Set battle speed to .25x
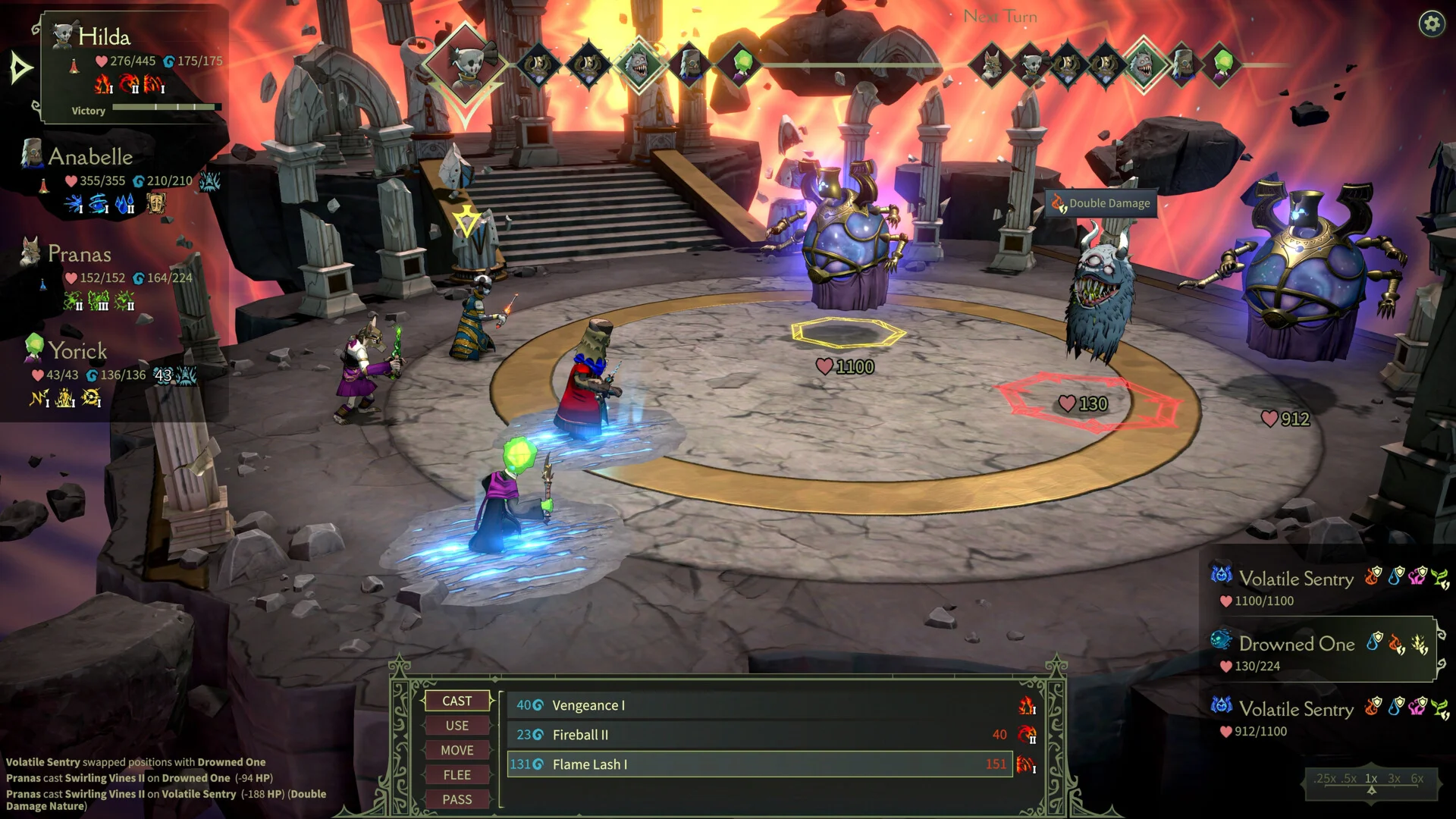Viewport: 1456px width, 819px height. (1326, 779)
